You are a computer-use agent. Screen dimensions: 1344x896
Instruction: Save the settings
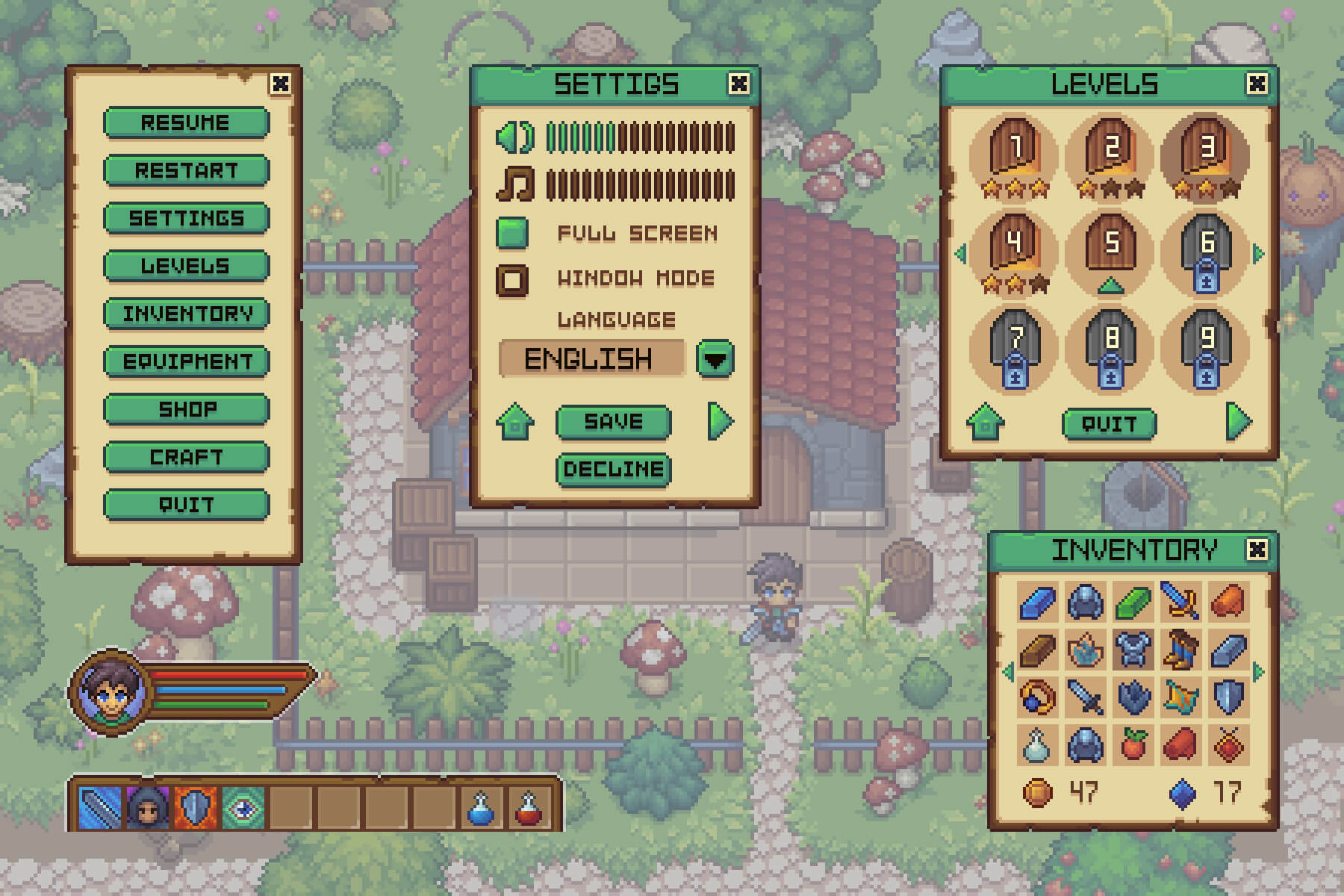tap(613, 422)
